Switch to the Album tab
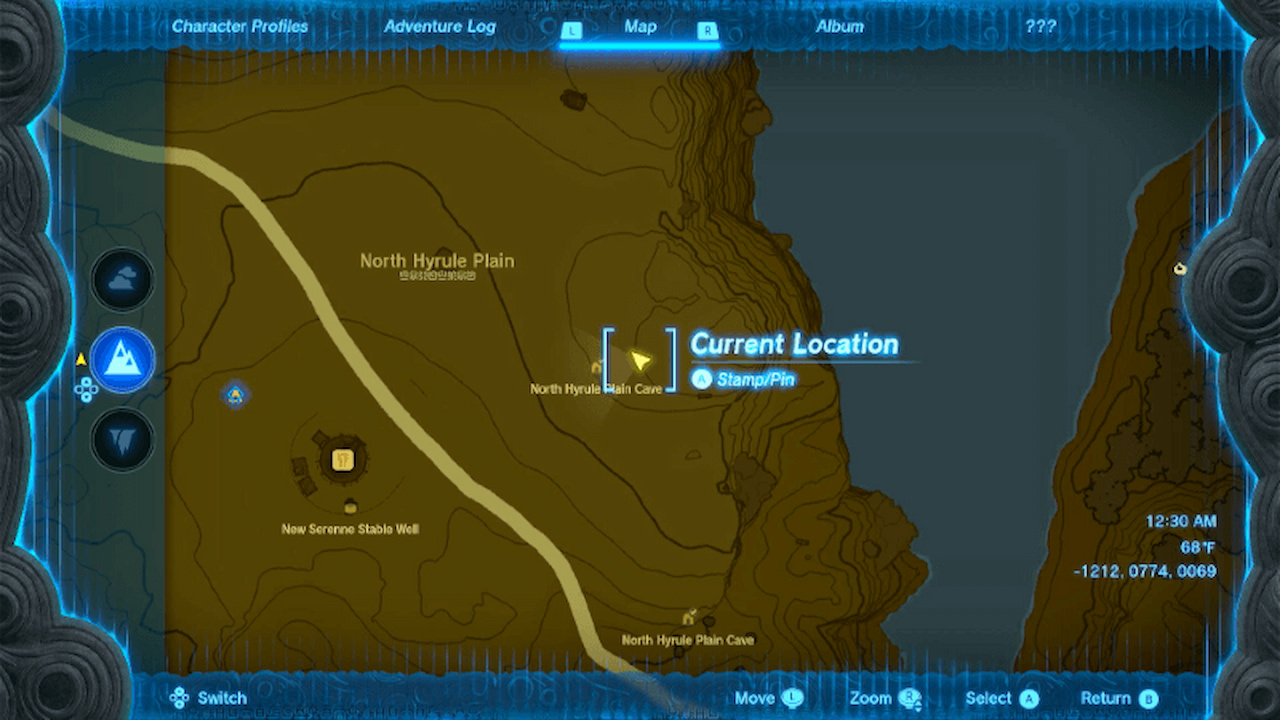Screen dimensions: 1280x720 pyautogui.click(x=839, y=26)
